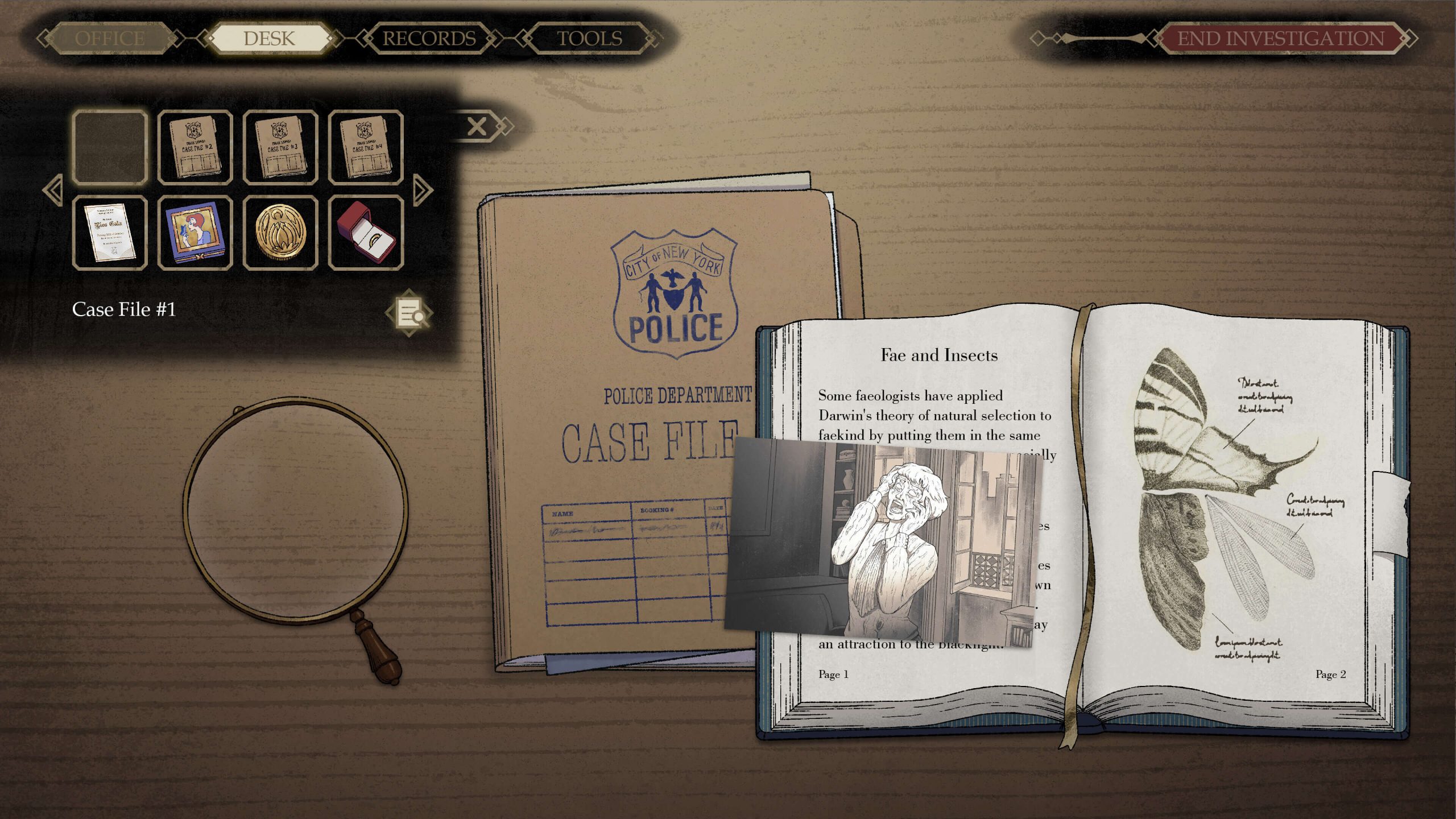Viewport: 1456px width, 819px height.
Task: Open the Tools tab
Action: (589, 39)
